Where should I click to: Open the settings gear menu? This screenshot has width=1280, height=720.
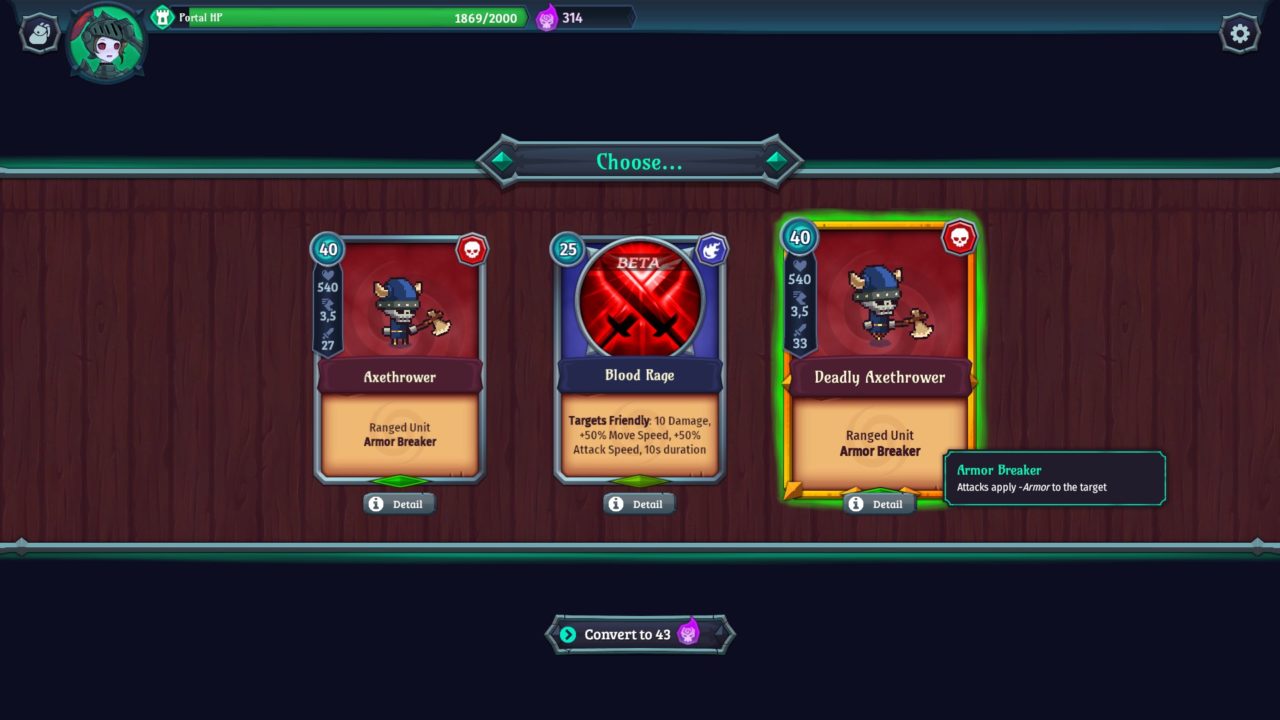pyautogui.click(x=1240, y=34)
